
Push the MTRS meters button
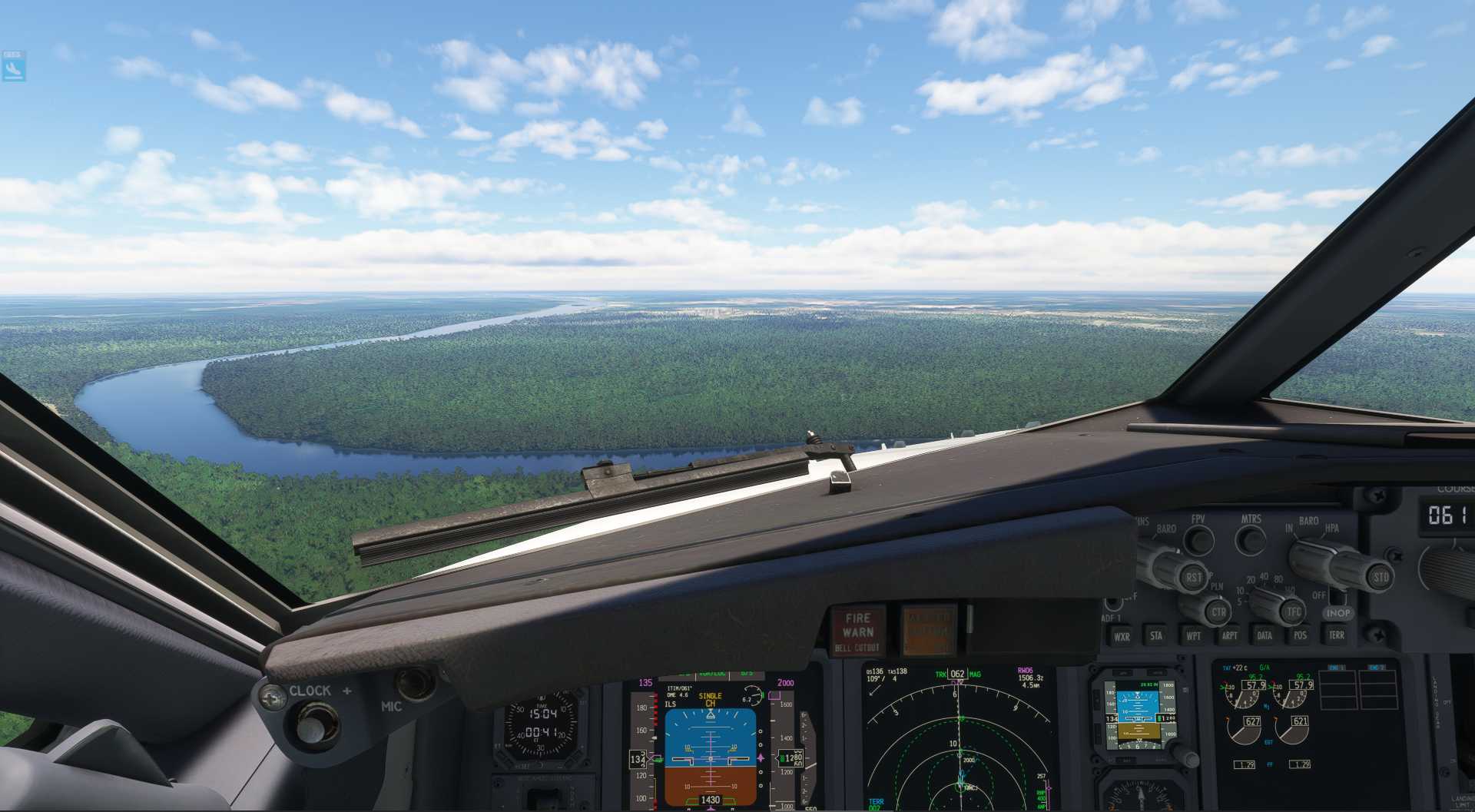tap(1251, 539)
